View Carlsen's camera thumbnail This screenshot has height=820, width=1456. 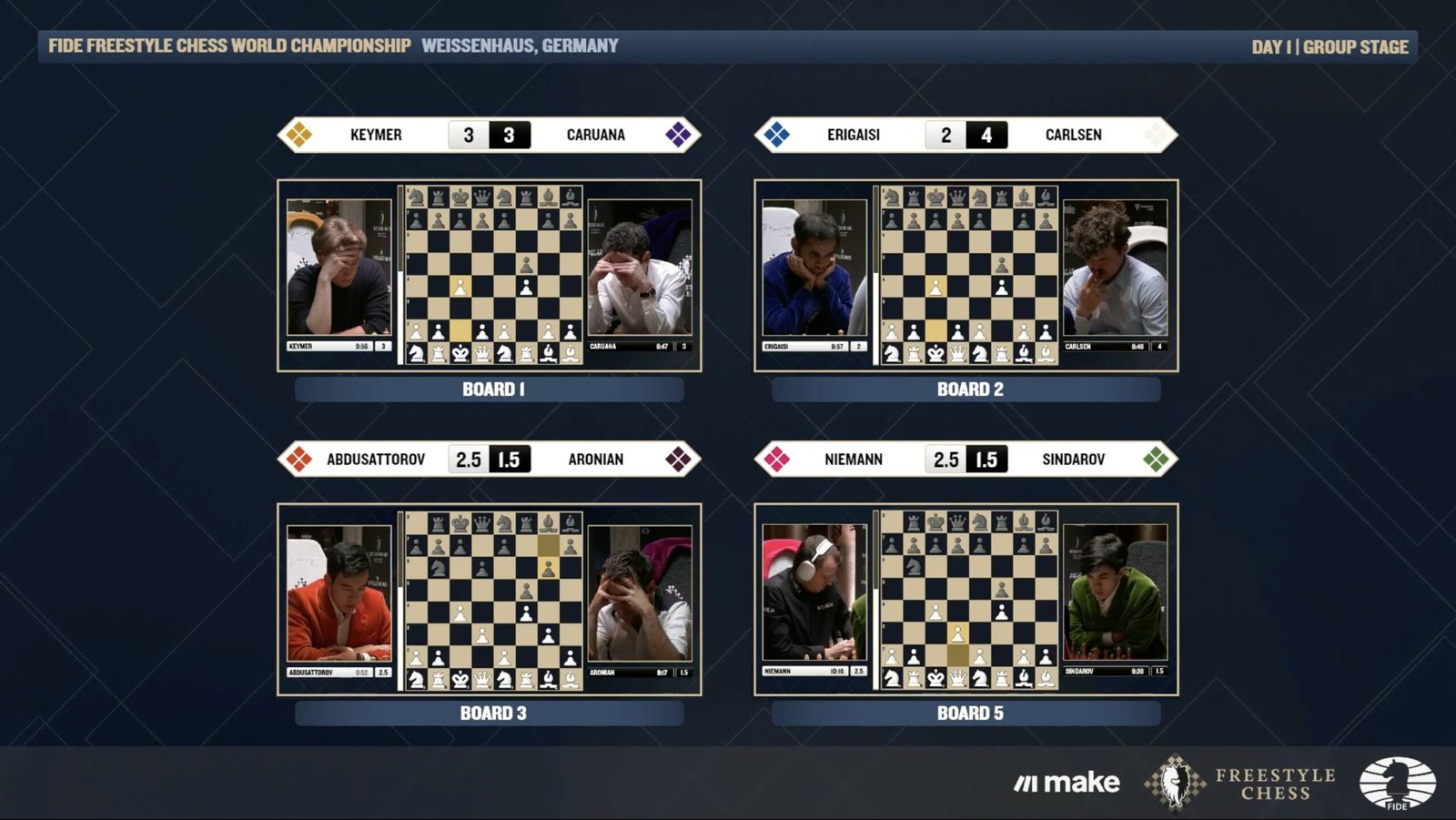pos(1115,268)
